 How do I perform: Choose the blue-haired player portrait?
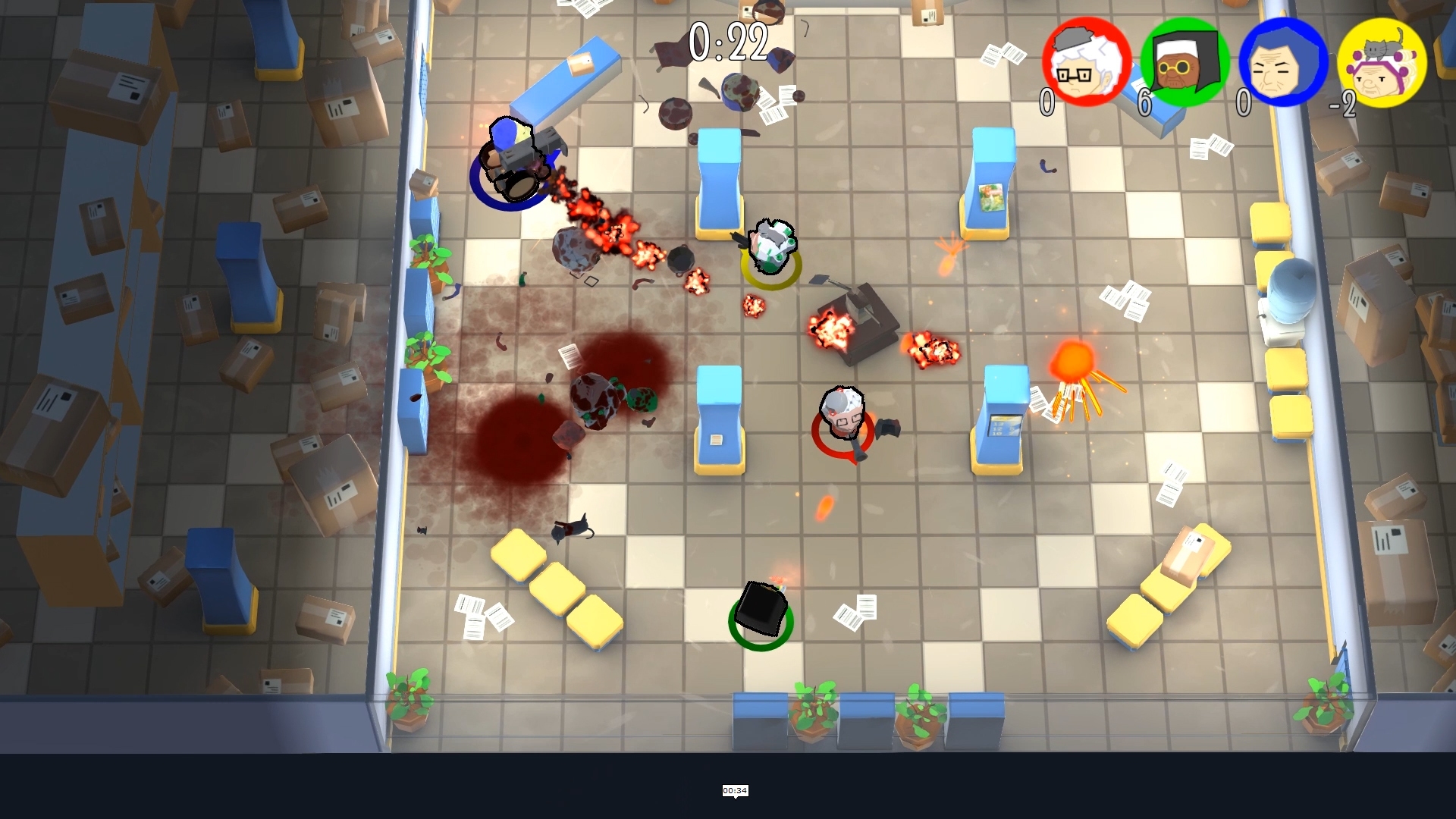(1283, 62)
